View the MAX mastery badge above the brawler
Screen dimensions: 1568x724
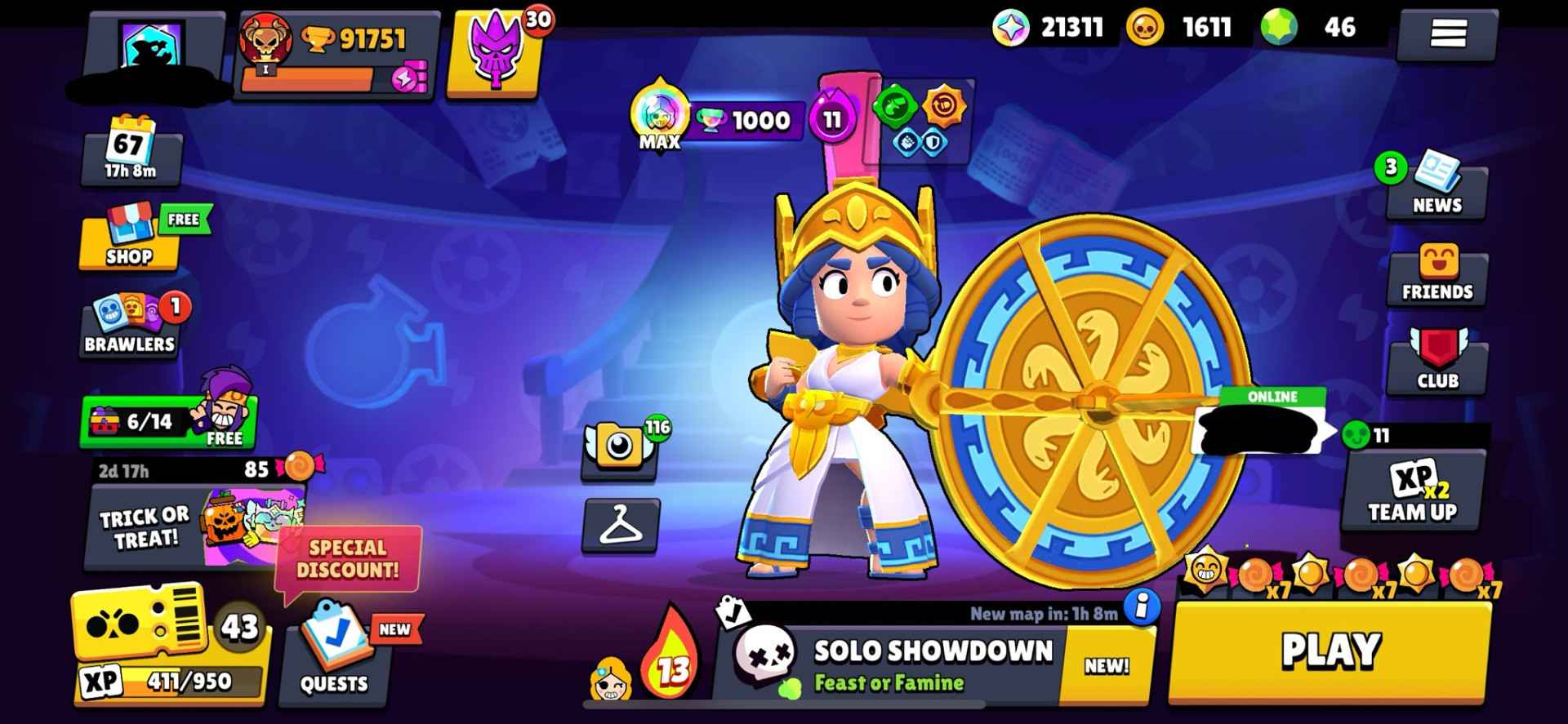pos(658,114)
